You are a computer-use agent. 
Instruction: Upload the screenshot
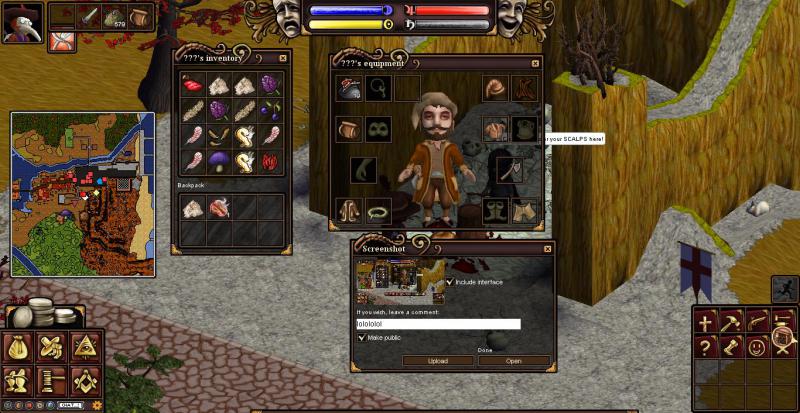click(x=437, y=361)
